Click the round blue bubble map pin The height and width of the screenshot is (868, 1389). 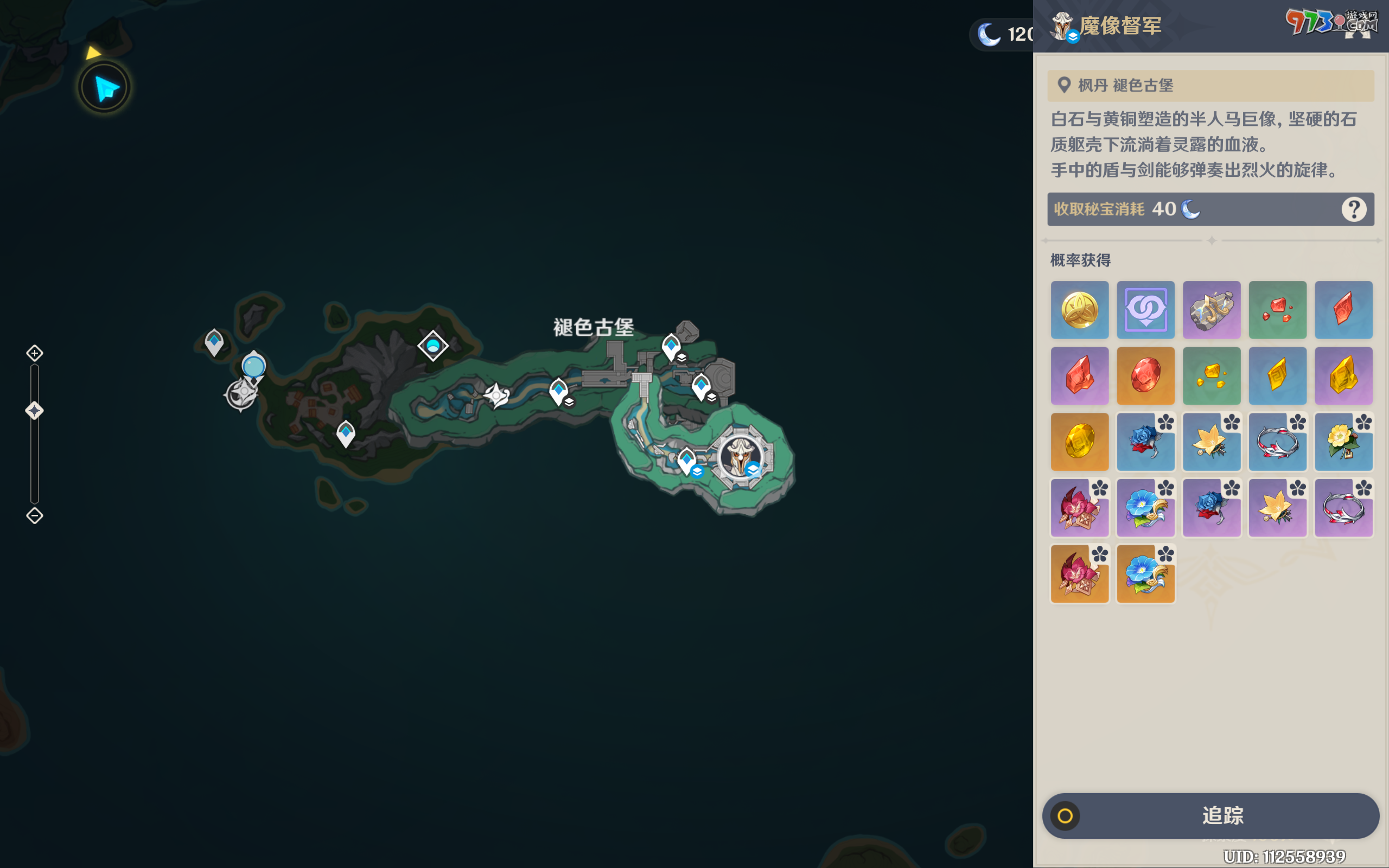click(x=254, y=366)
